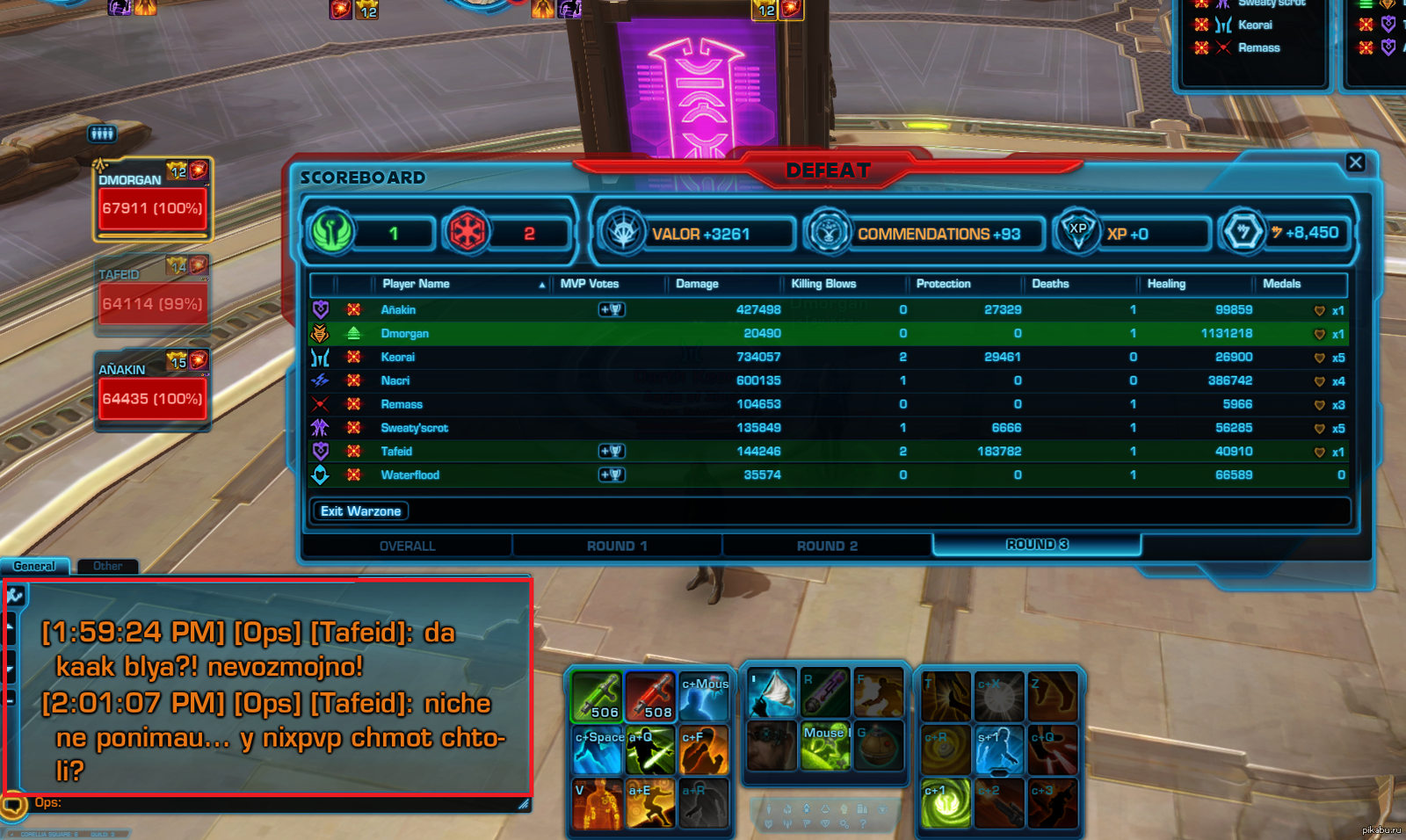The height and width of the screenshot is (840, 1406).
Task: Sort by Healing column header
Action: point(1166,284)
